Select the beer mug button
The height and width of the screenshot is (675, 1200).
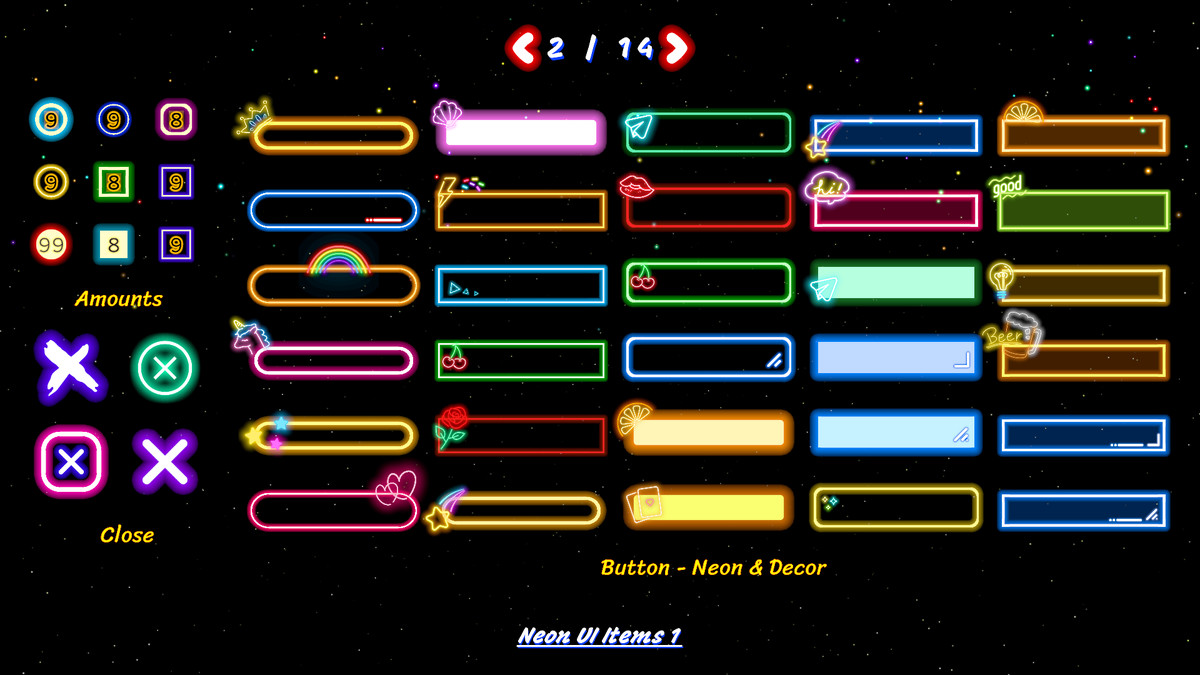coord(1083,360)
